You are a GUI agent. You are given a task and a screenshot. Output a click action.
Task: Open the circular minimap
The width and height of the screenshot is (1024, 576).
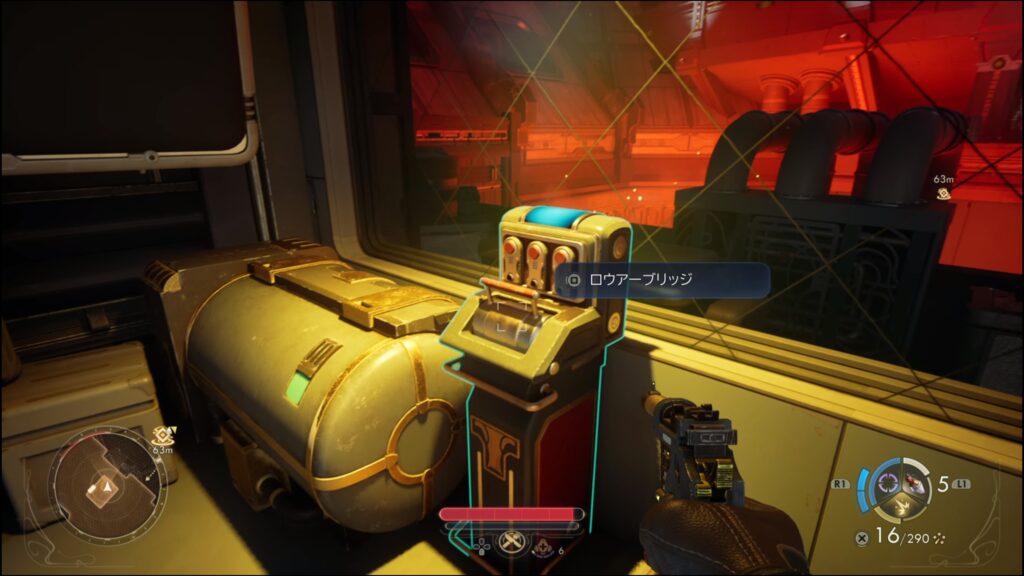tap(103, 484)
